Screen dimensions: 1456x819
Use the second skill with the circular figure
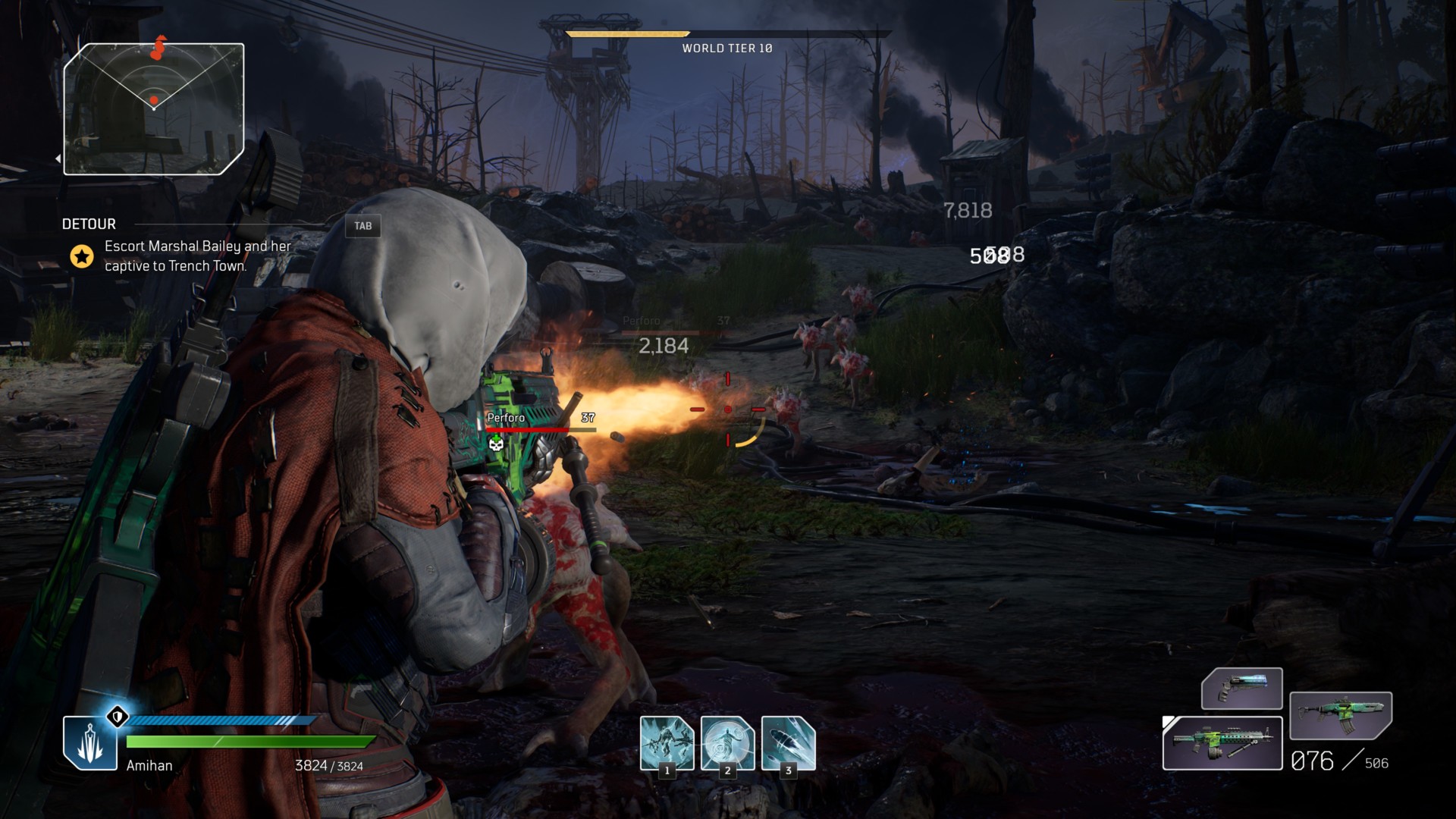727,743
